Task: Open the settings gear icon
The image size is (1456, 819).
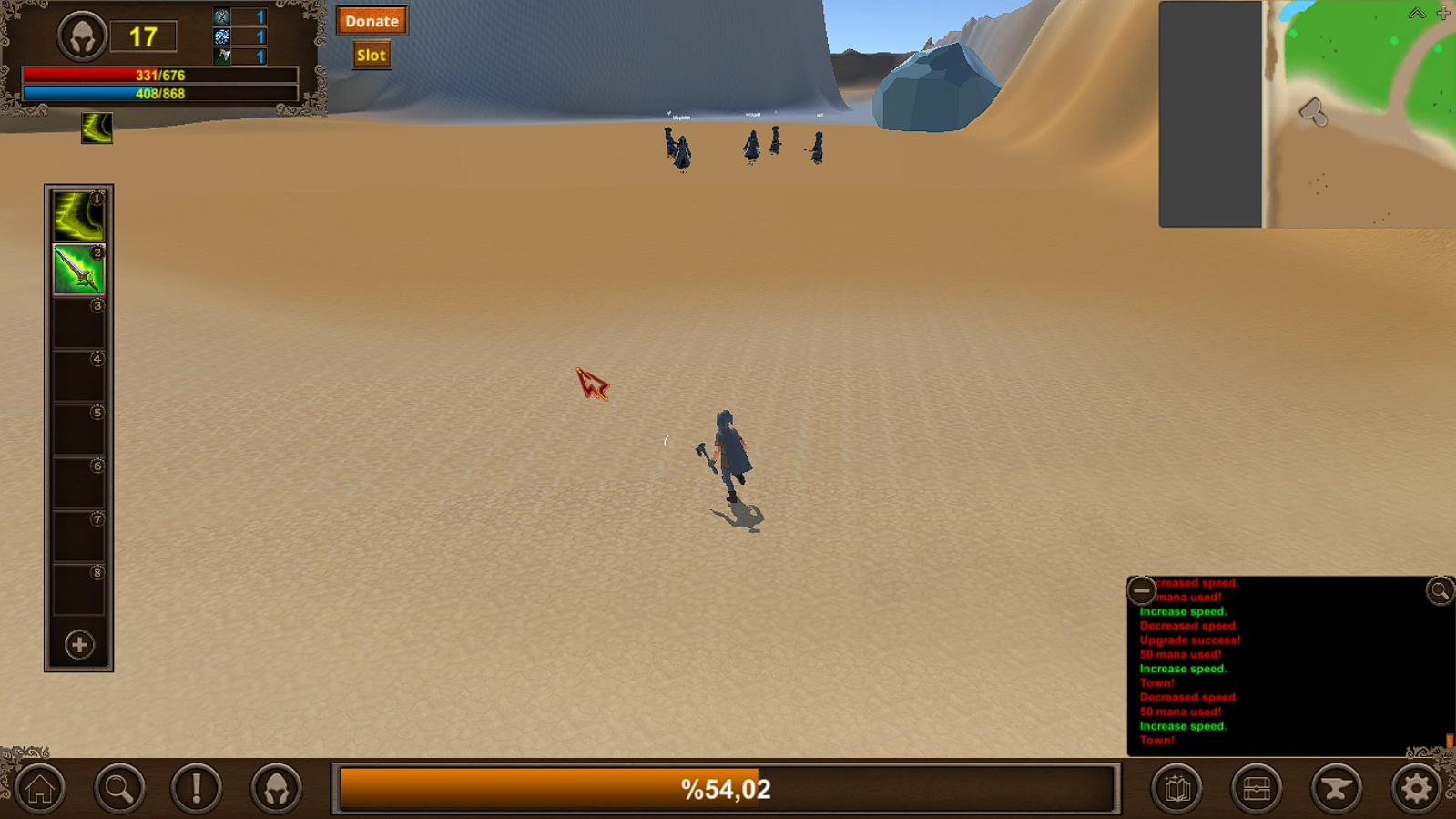Action: (1414, 786)
